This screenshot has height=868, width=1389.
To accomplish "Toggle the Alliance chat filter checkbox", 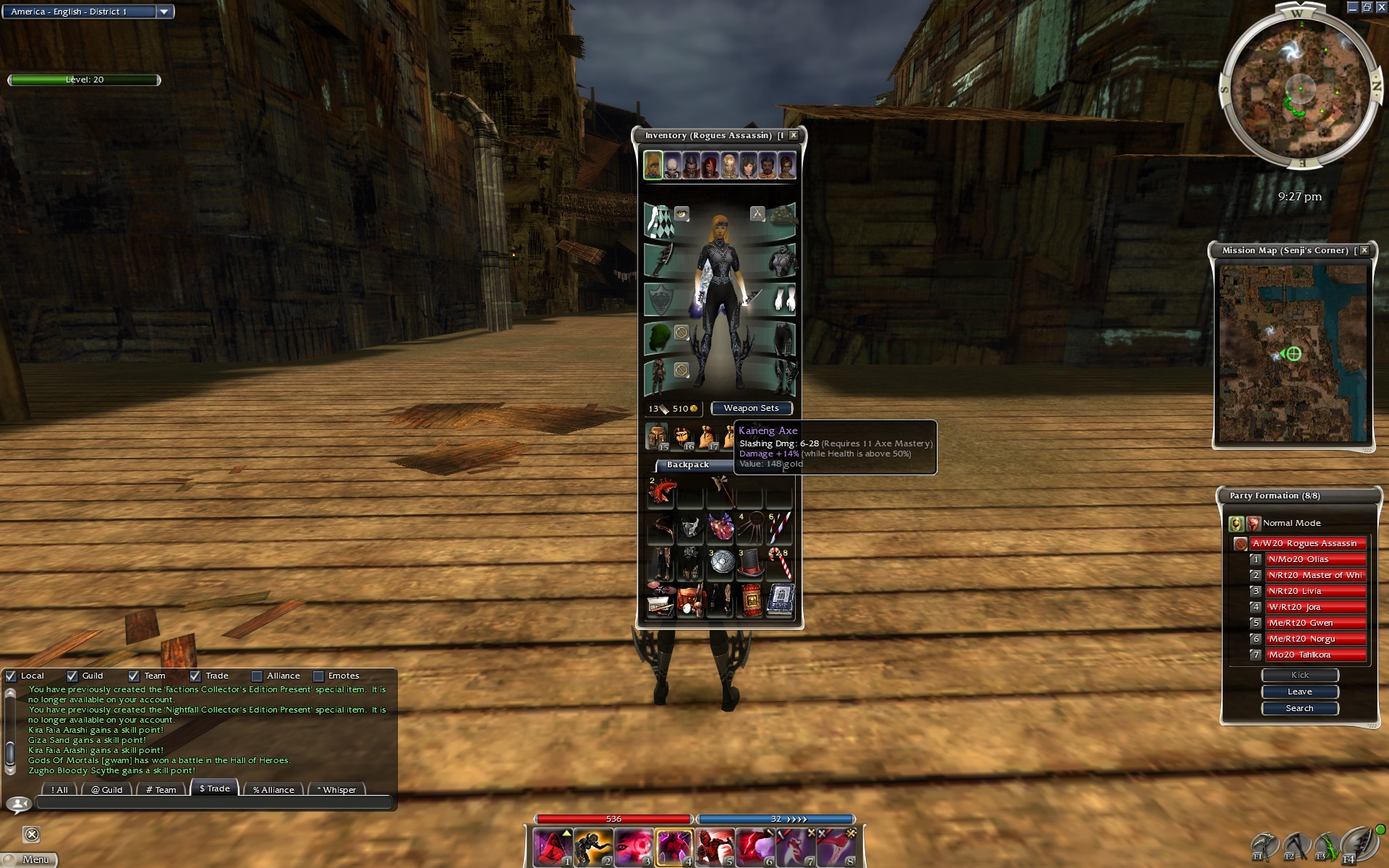I will tap(257, 676).
